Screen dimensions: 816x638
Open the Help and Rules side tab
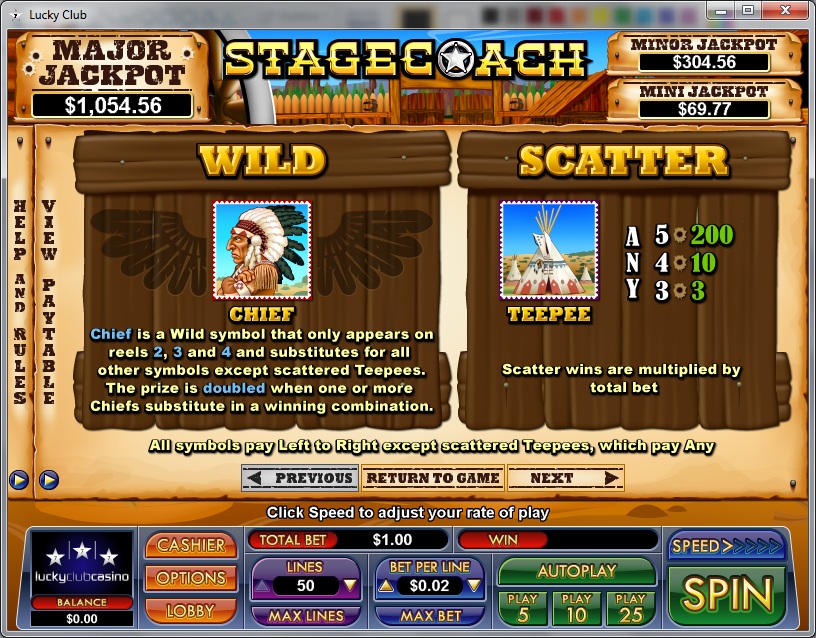19,300
